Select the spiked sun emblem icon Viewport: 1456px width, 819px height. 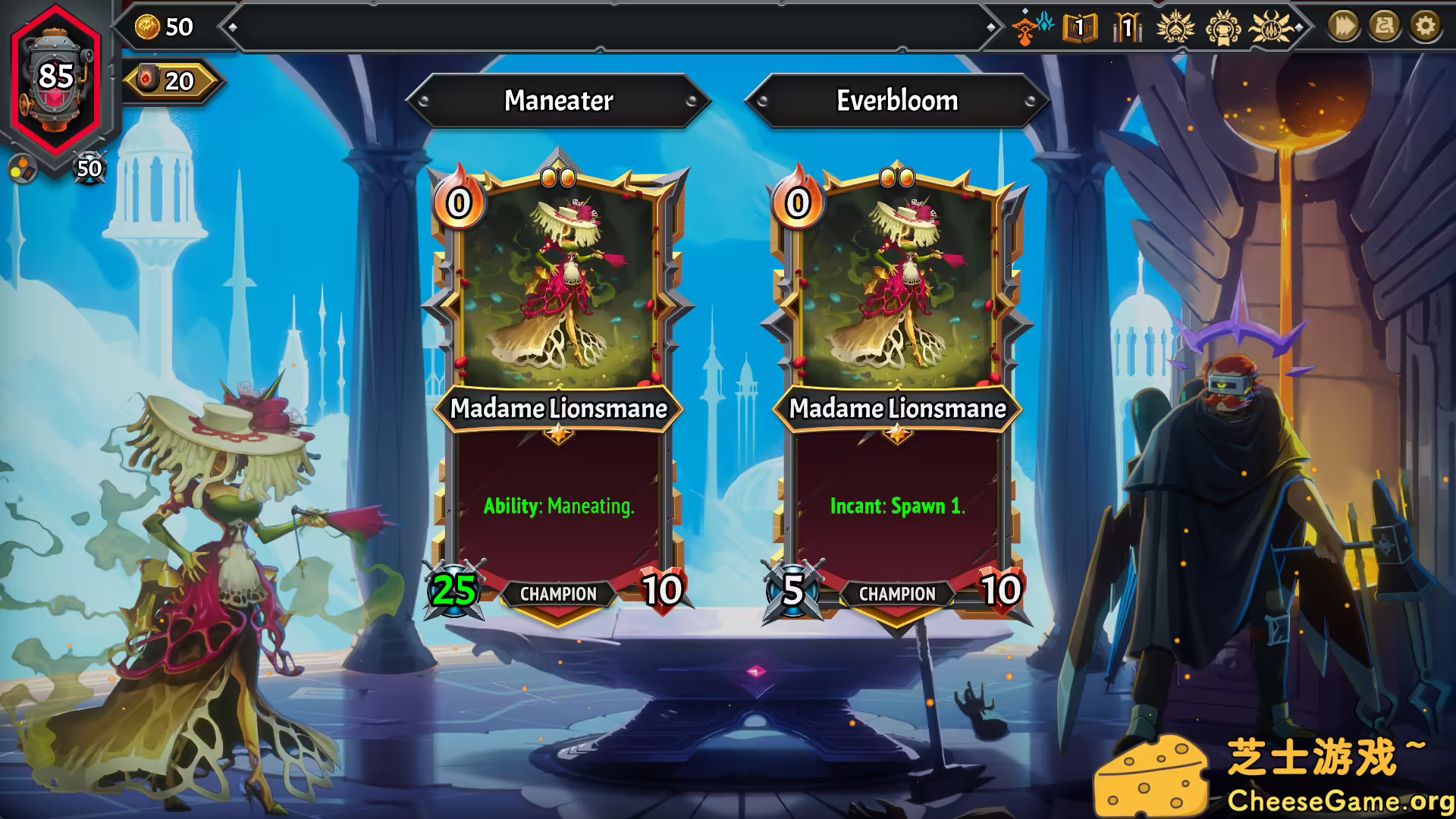pyautogui.click(x=1272, y=28)
